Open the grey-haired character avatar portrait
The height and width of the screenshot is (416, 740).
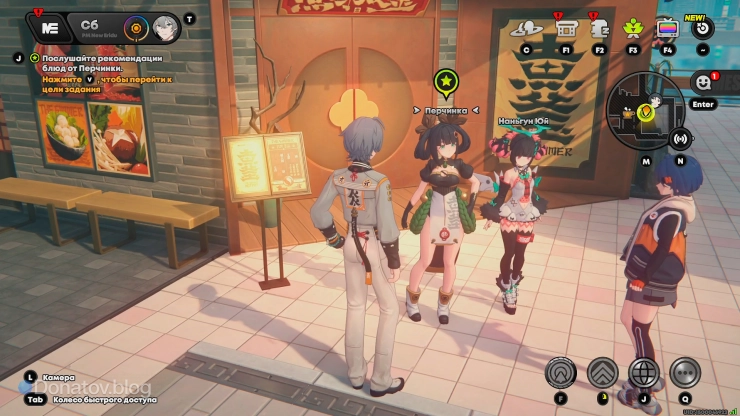click(x=166, y=28)
